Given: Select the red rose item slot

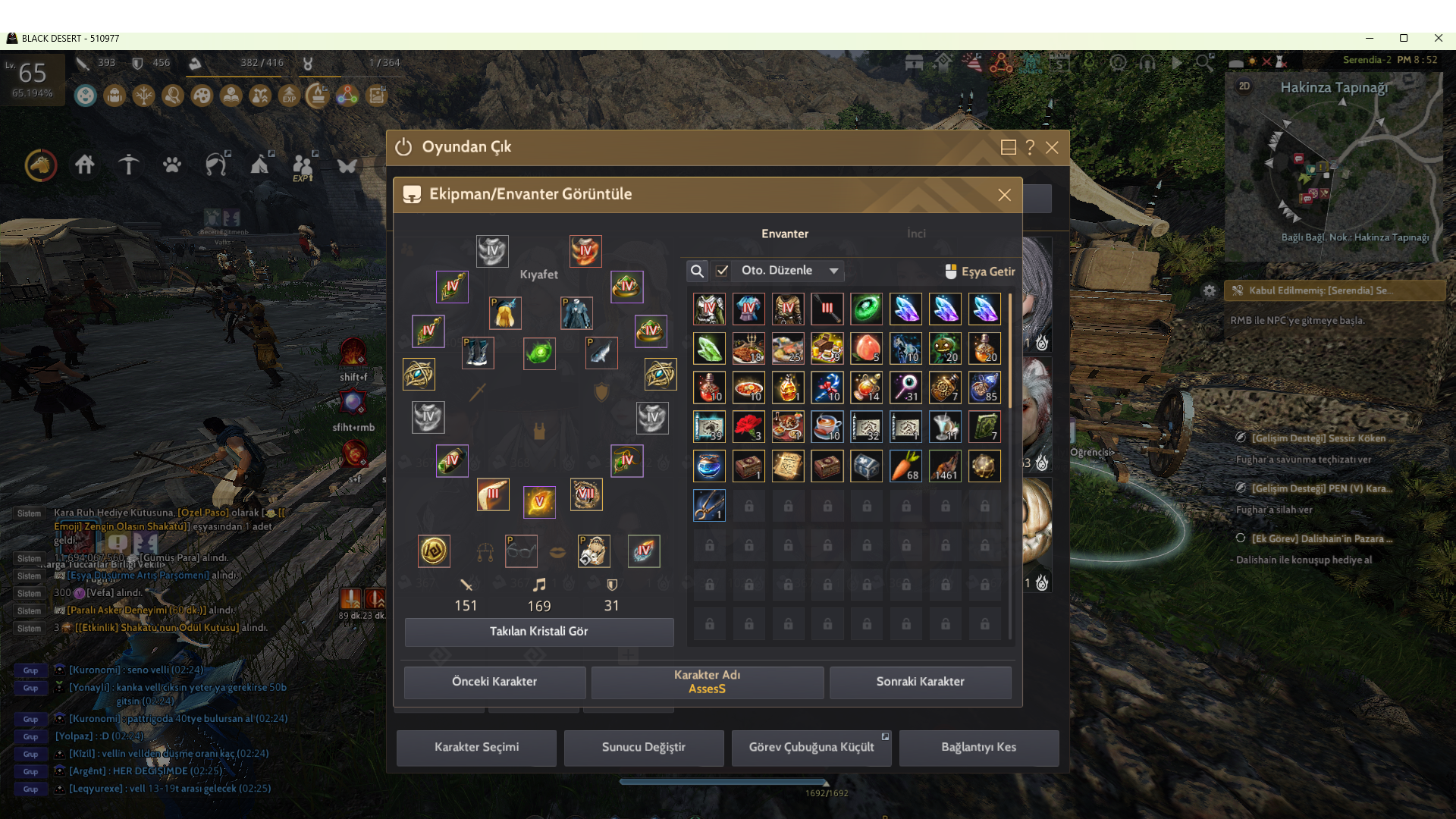Looking at the screenshot, I should [748, 426].
